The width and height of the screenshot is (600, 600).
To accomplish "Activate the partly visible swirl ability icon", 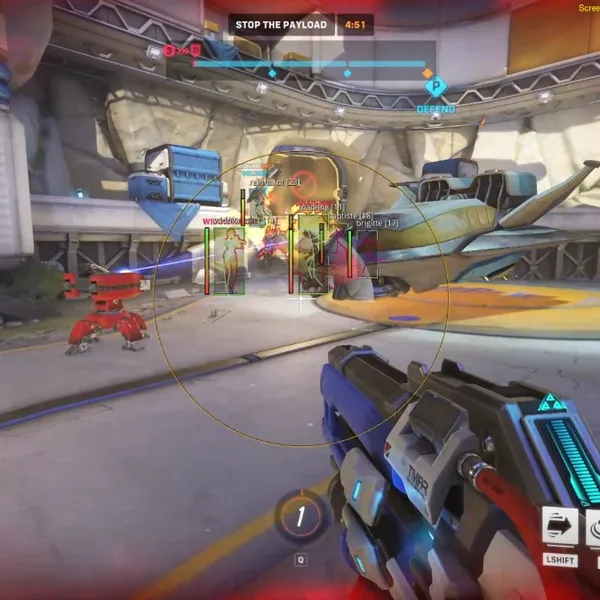I will coord(592,526).
